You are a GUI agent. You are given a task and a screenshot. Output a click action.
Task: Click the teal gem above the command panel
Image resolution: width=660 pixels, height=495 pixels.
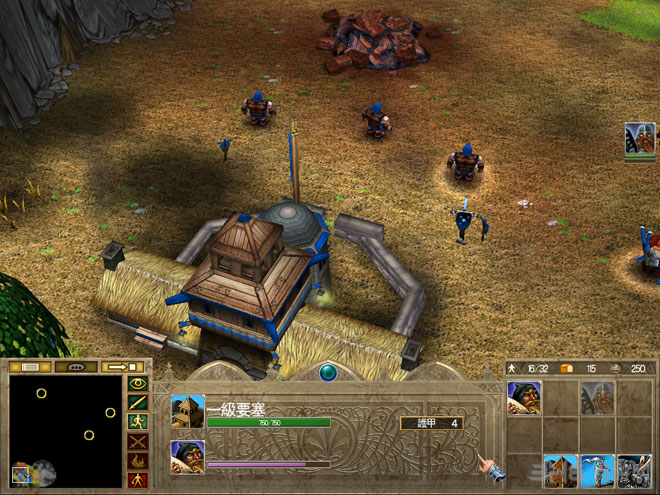pos(329,373)
